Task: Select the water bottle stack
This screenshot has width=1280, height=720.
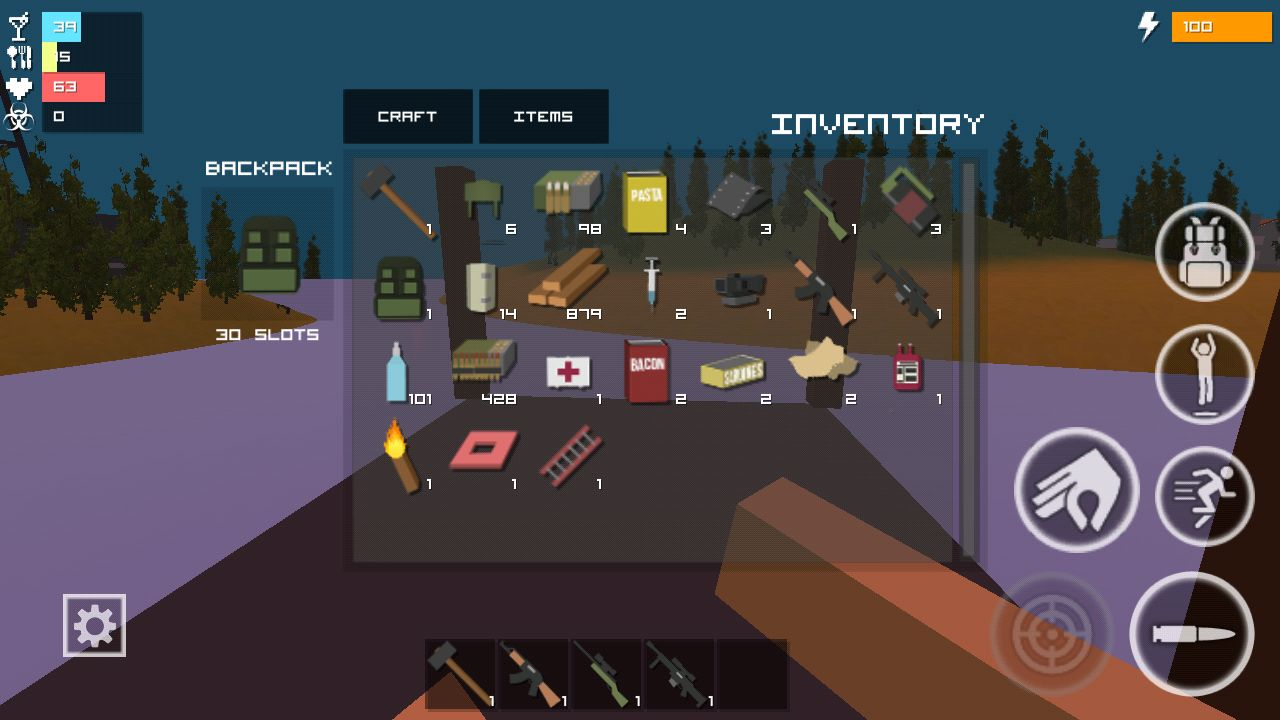Action: point(396,370)
